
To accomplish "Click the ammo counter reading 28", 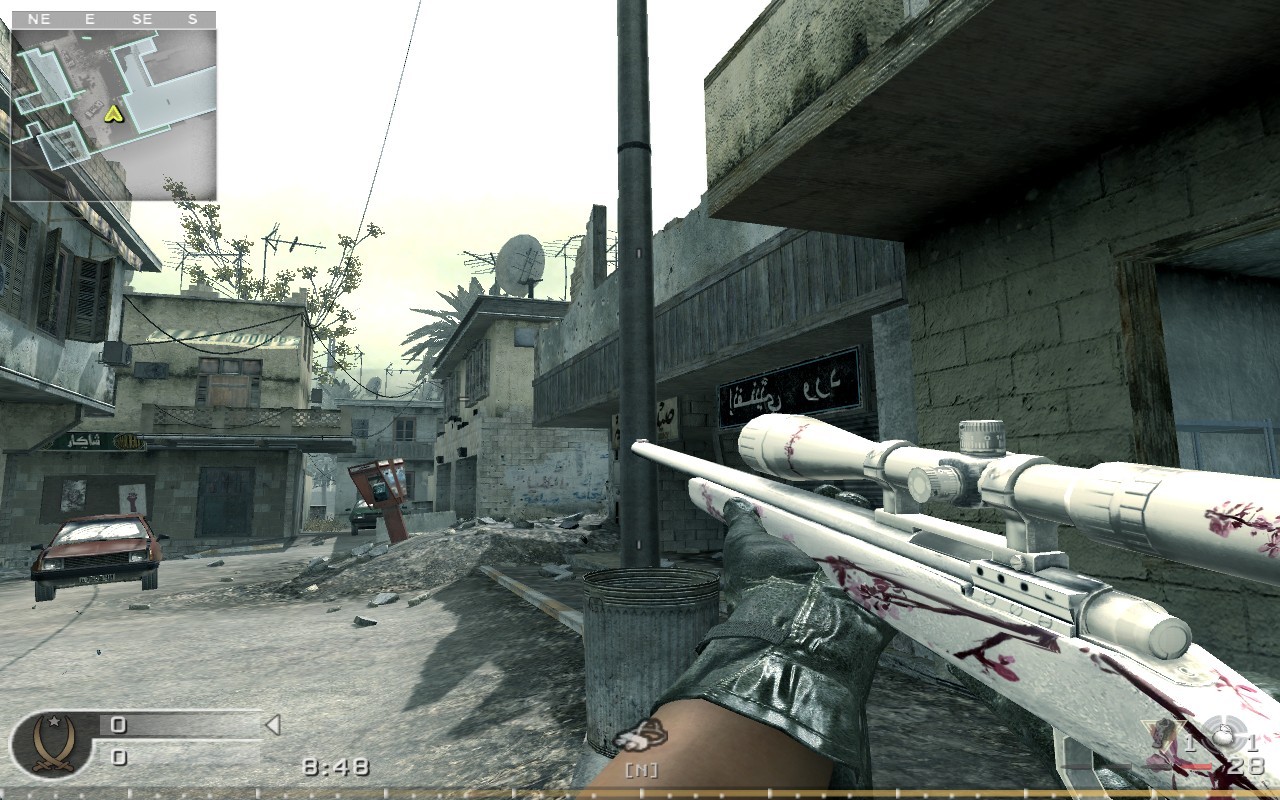I will (x=1245, y=767).
